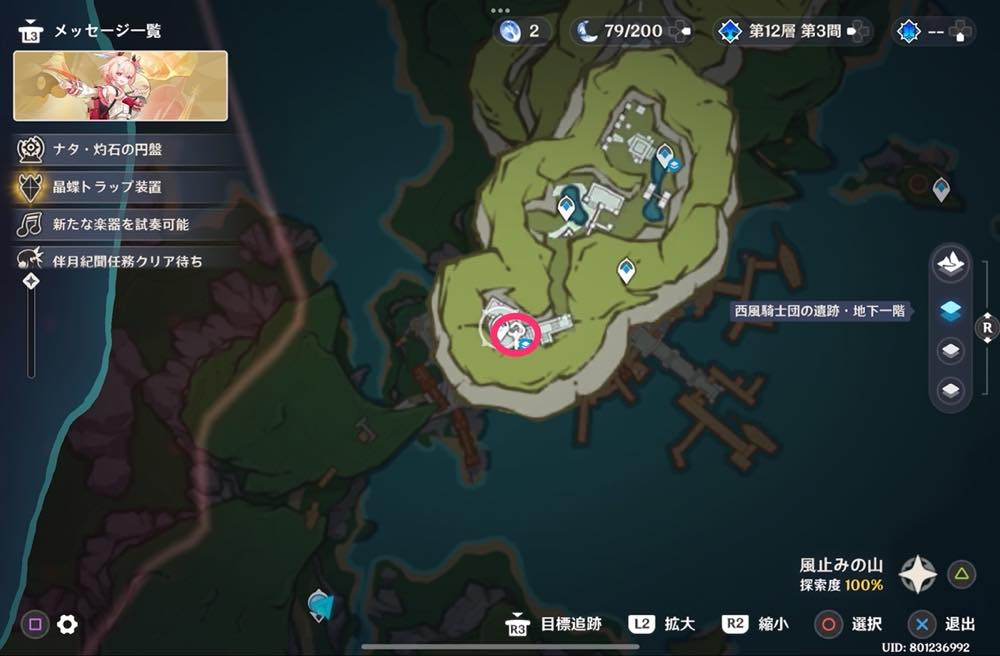This screenshot has width=1000, height=656.
Task: Click the map zoom slider handle
Action: click(x=31, y=282)
